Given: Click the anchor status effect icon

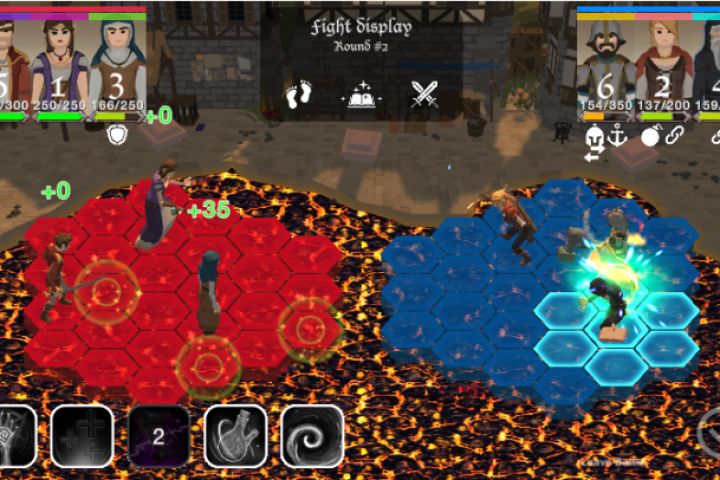Looking at the screenshot, I should [618, 135].
